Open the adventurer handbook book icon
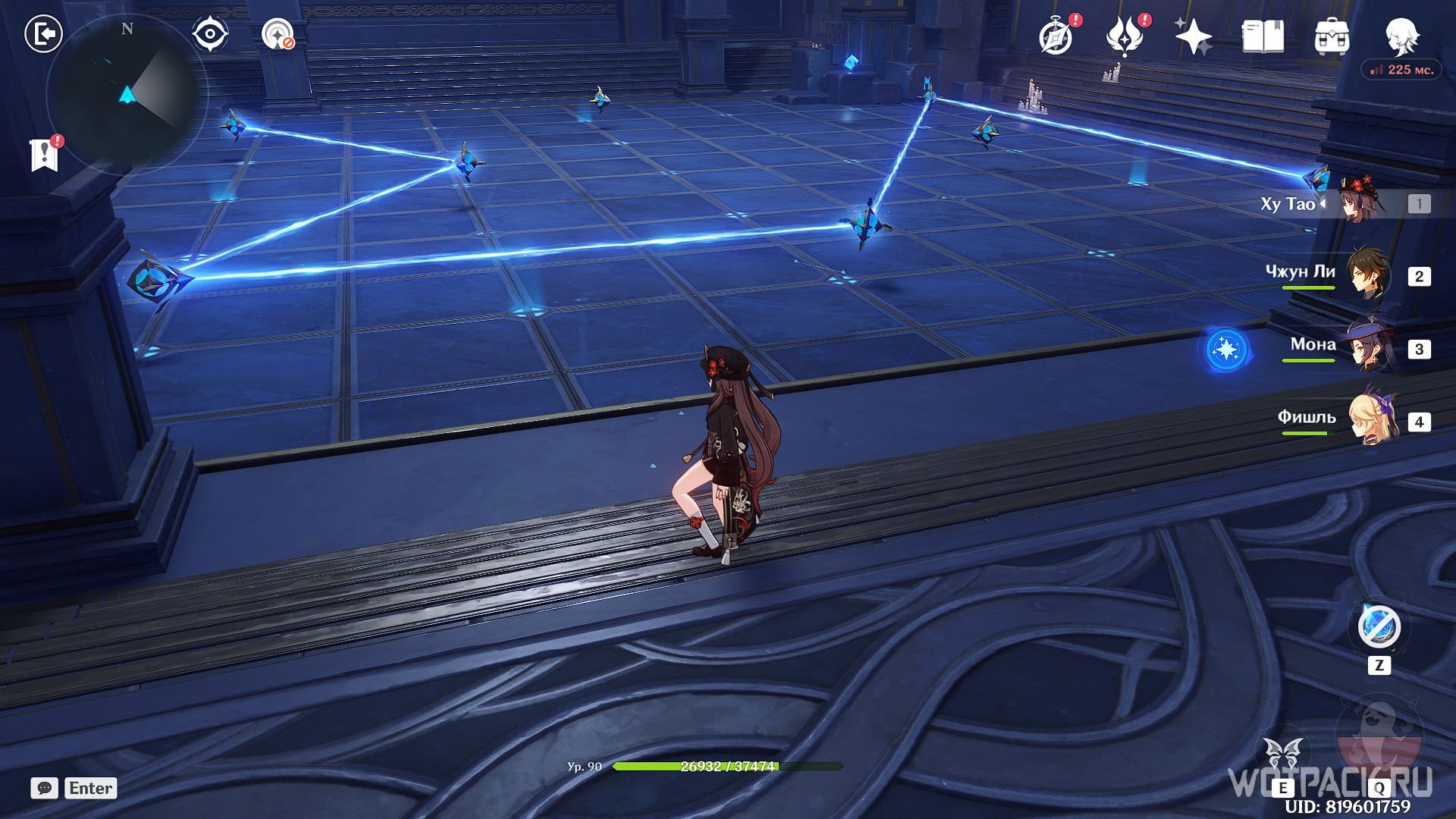1456x819 pixels. tap(1263, 36)
